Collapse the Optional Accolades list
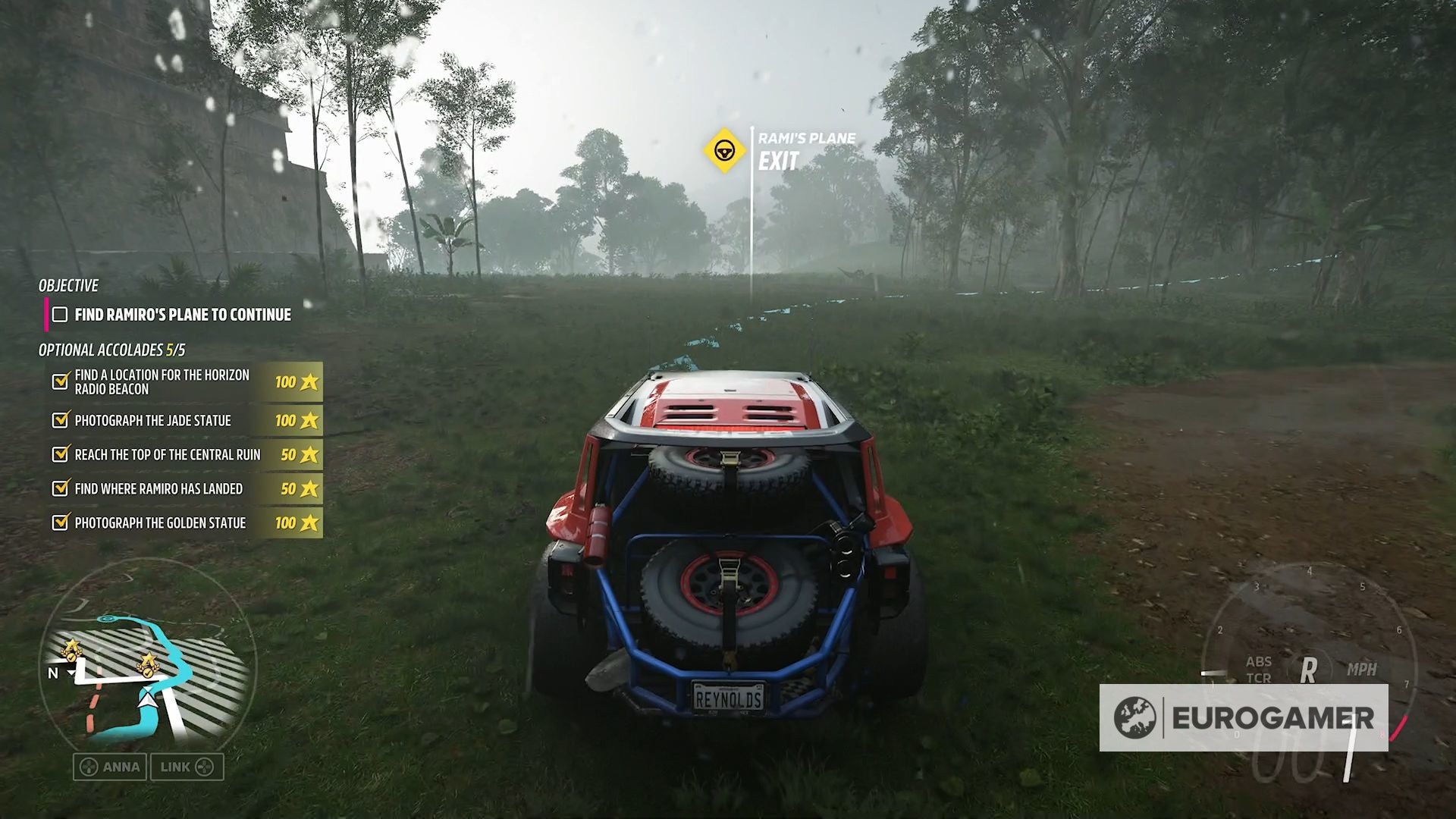 coord(111,351)
